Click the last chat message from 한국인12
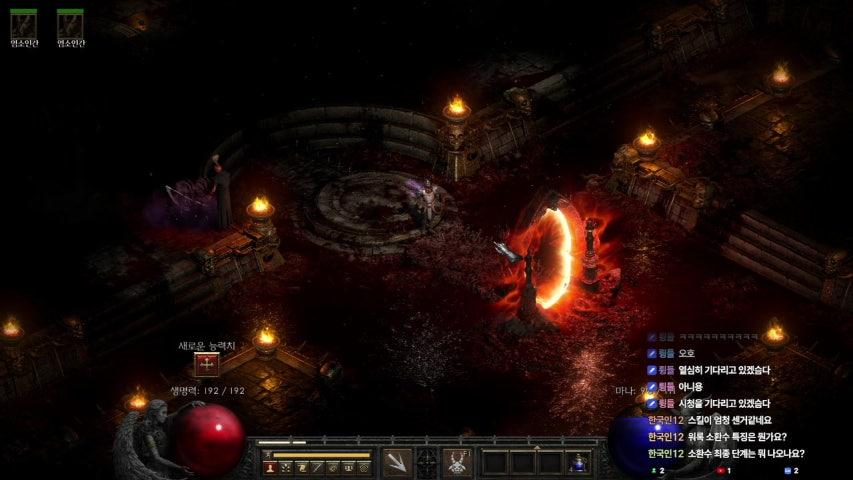Viewport: 853px width, 480px height. [x=726, y=454]
